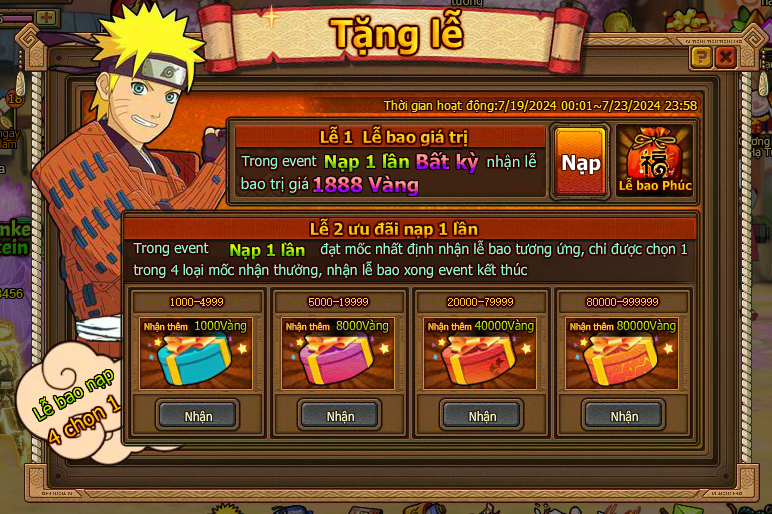
Task: Claim the 1000-4999 tier with its Nhận button
Action: click(x=198, y=415)
